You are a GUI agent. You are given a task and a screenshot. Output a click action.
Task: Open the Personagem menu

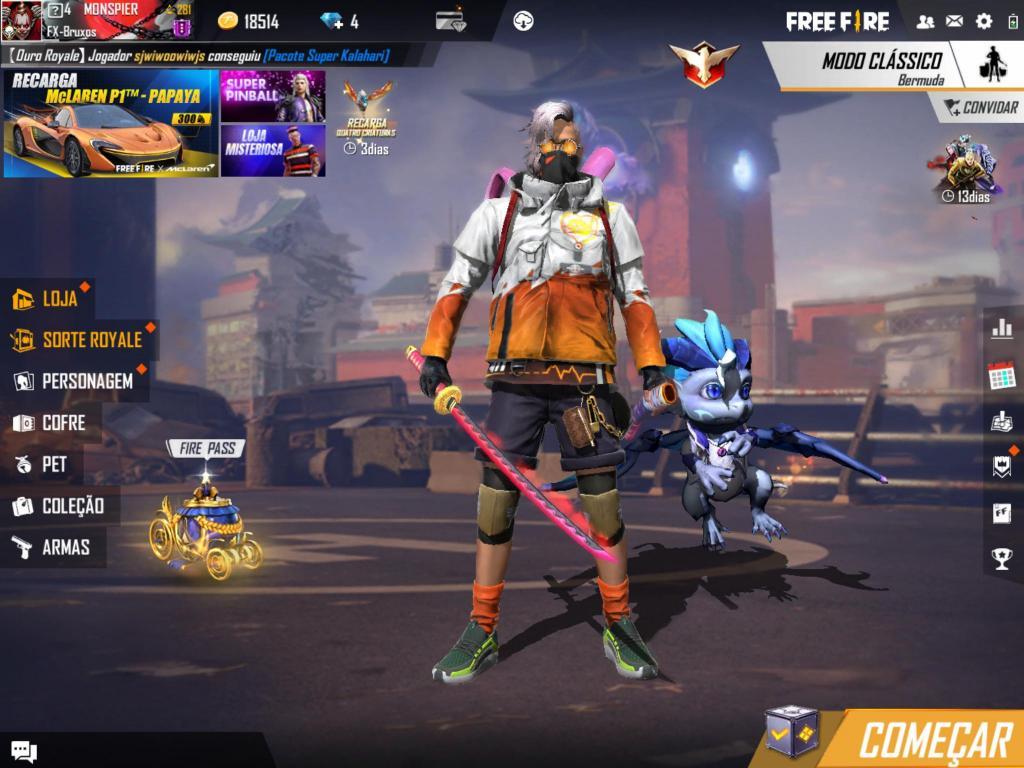[74, 381]
